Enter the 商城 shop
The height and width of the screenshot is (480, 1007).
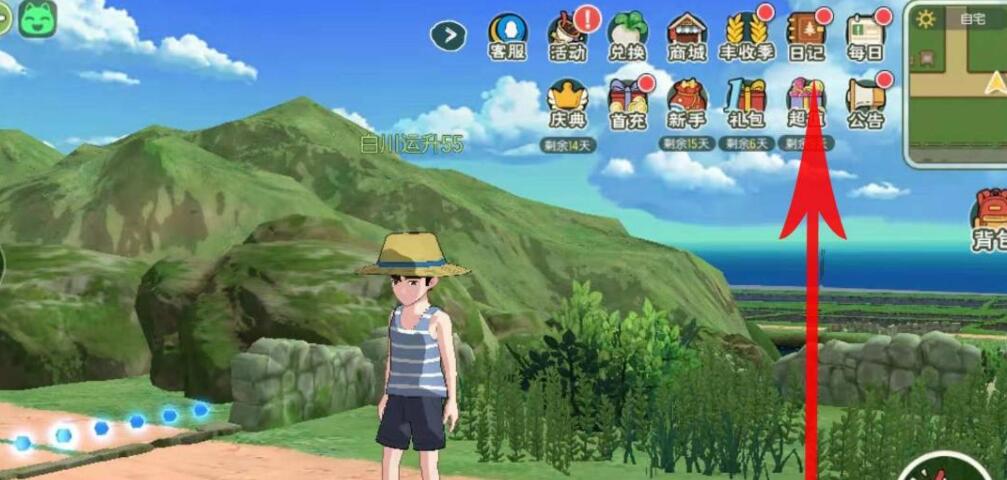click(687, 36)
